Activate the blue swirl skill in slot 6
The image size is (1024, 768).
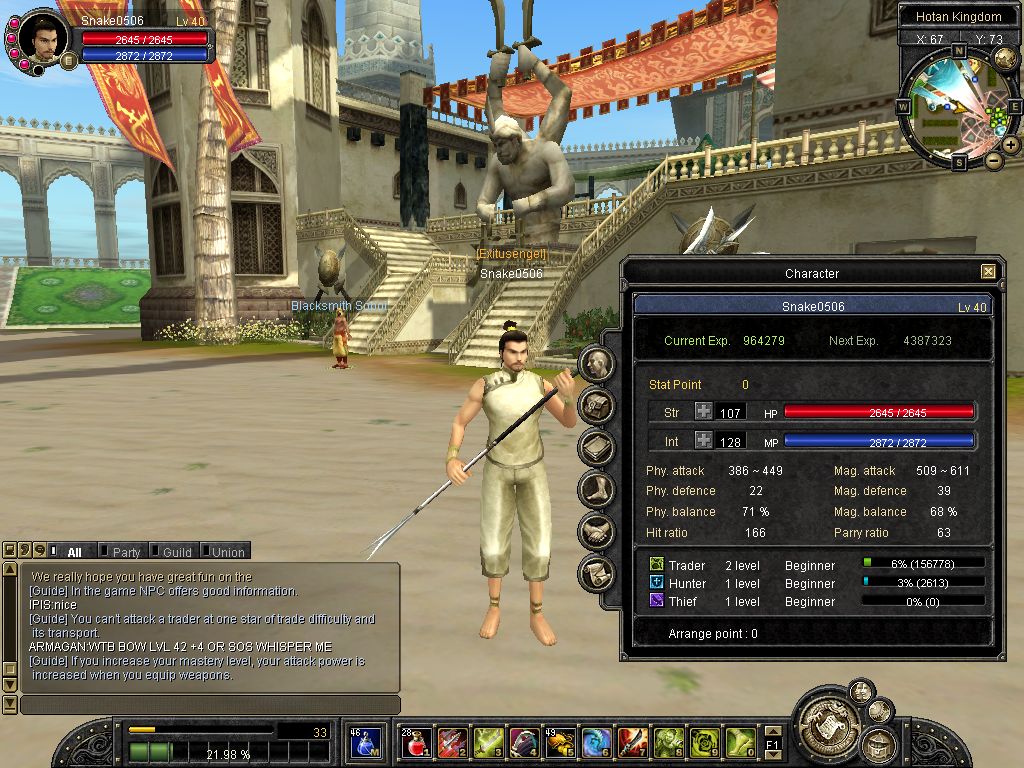point(597,742)
